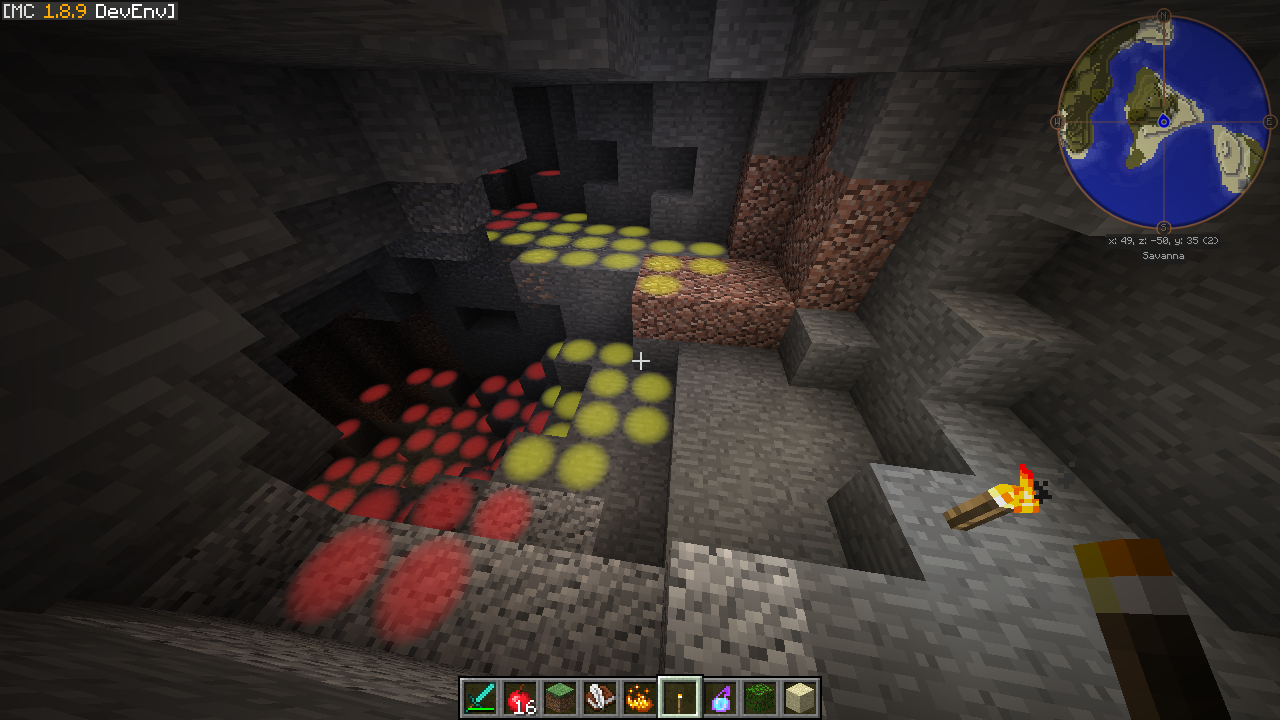1280x720 pixels.
Task: Click the circular minimap
Action: click(x=1164, y=122)
